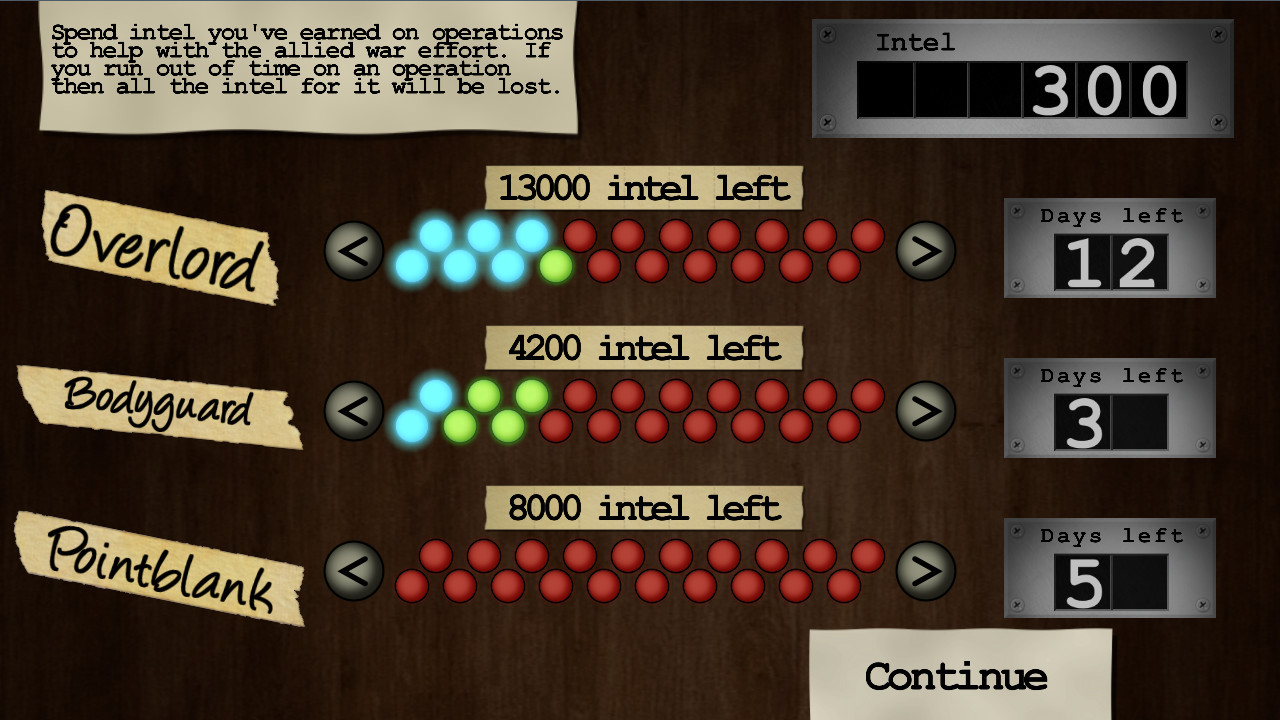1280x720 pixels.
Task: Click the 4200 intel left banner
Action: [x=643, y=348]
